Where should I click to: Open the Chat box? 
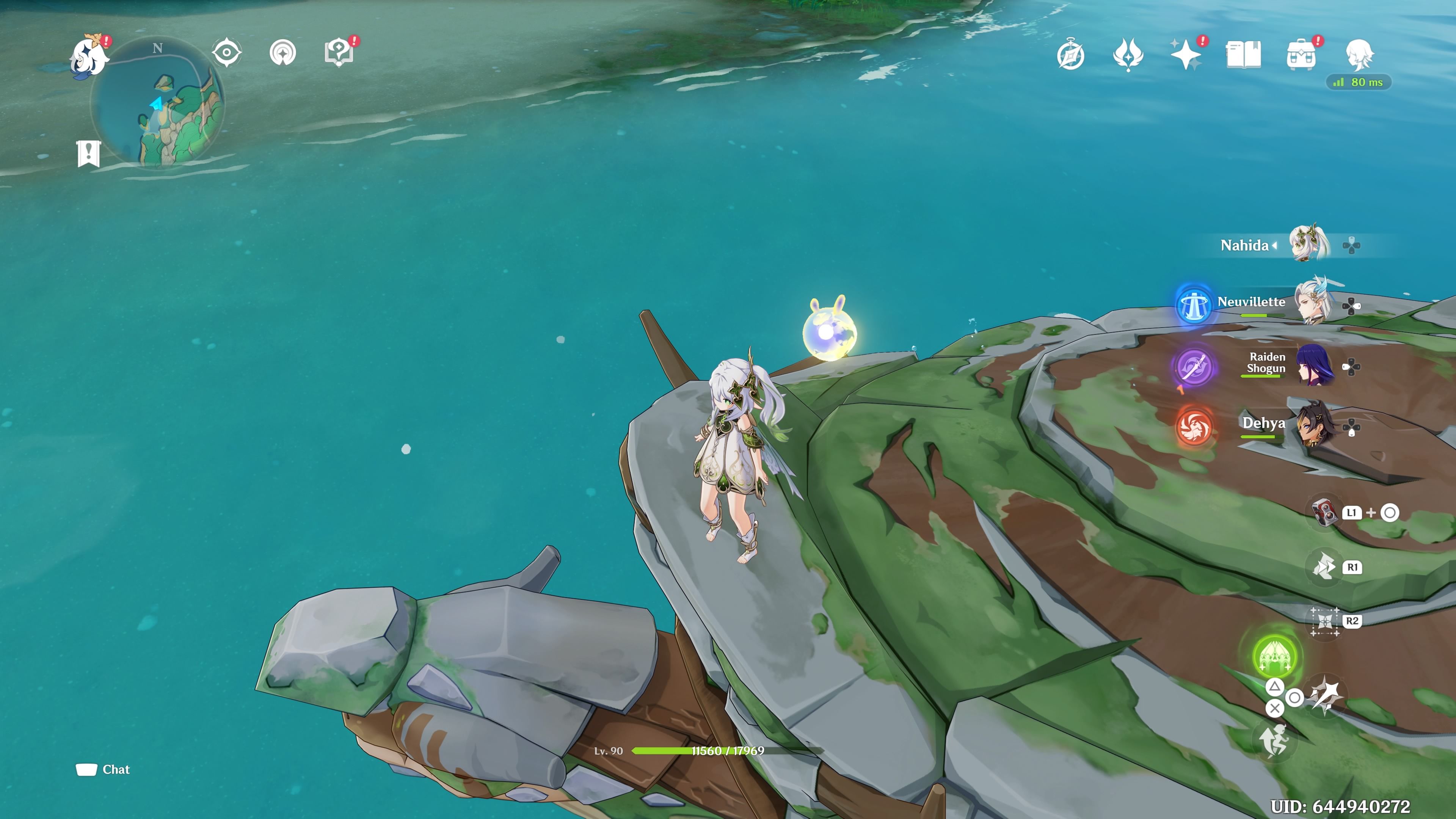click(x=104, y=769)
